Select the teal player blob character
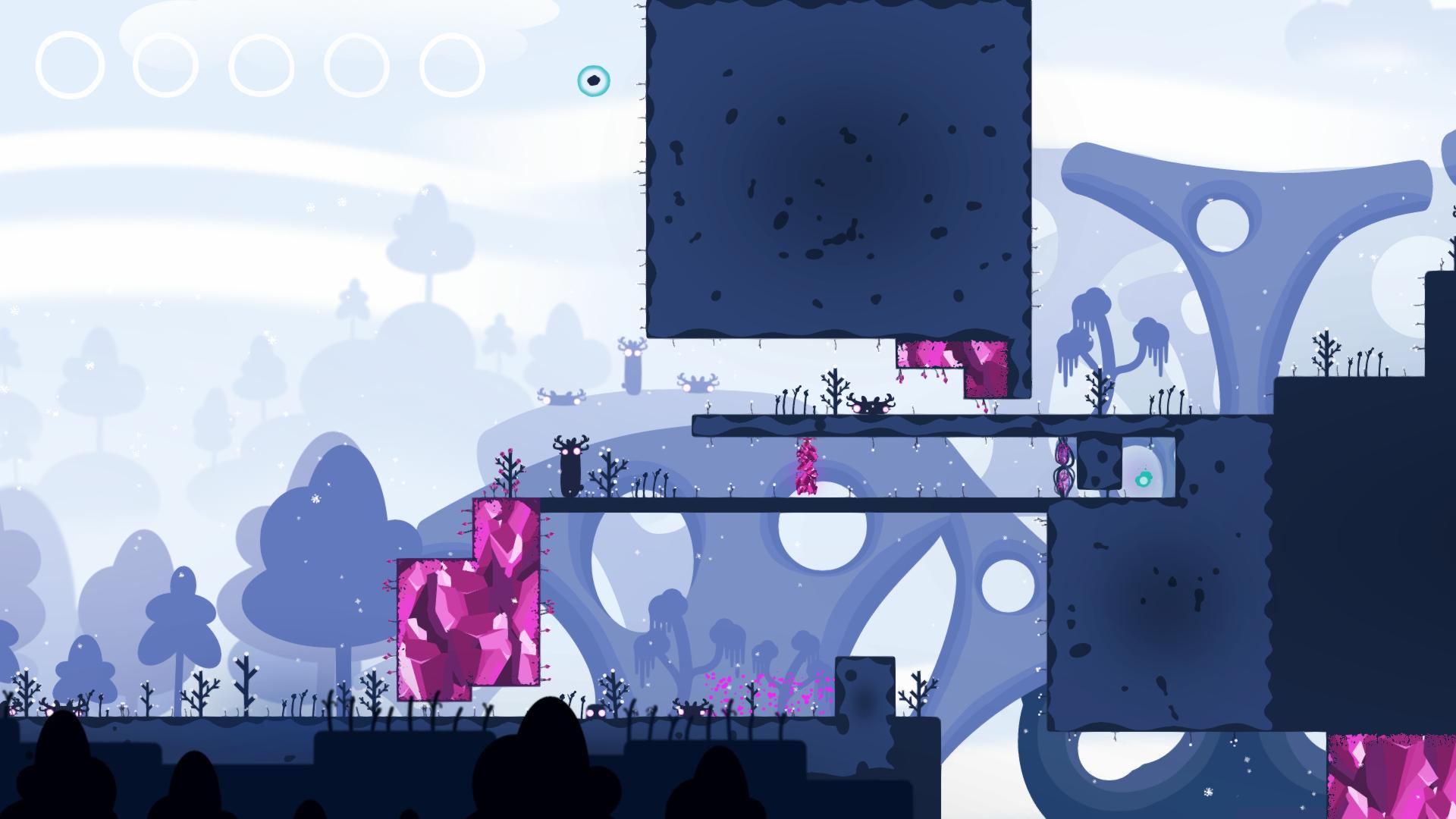This screenshot has height=819, width=1456. coord(595,80)
